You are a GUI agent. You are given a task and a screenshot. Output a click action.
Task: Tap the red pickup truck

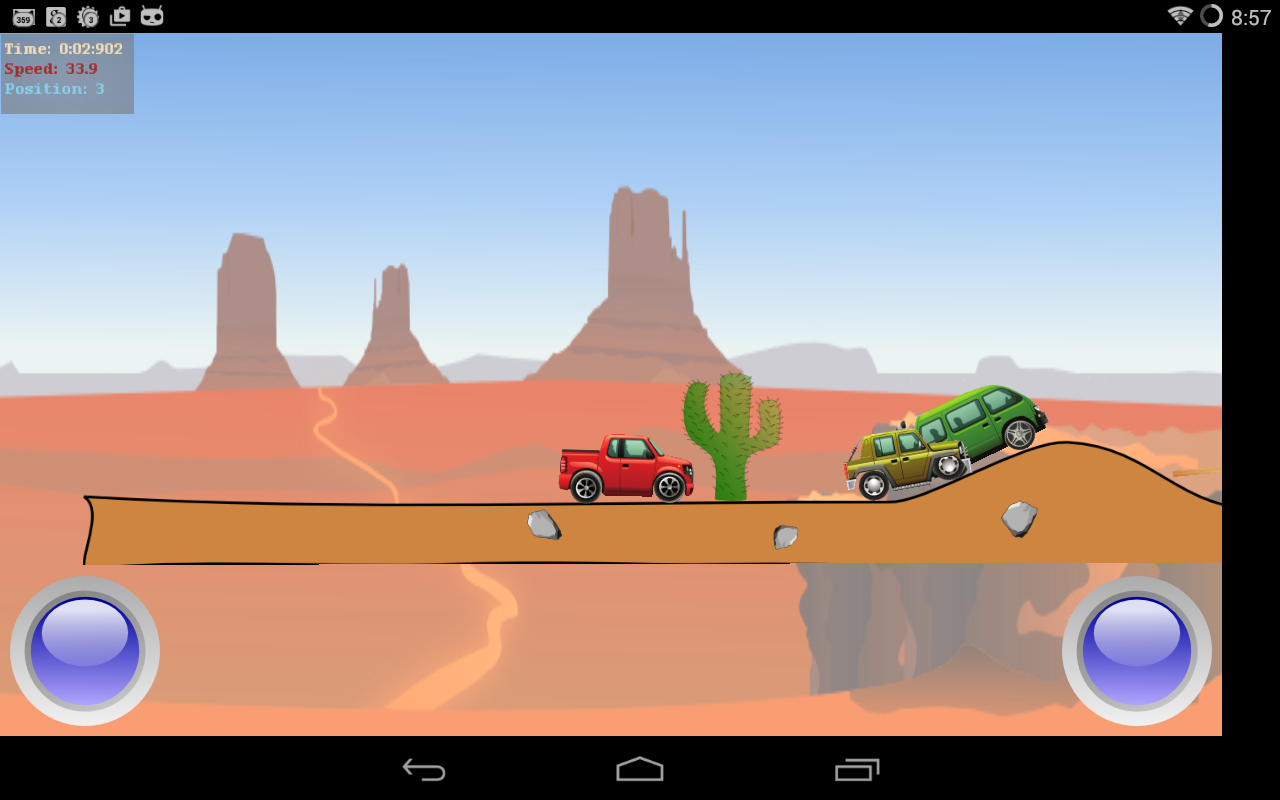625,468
